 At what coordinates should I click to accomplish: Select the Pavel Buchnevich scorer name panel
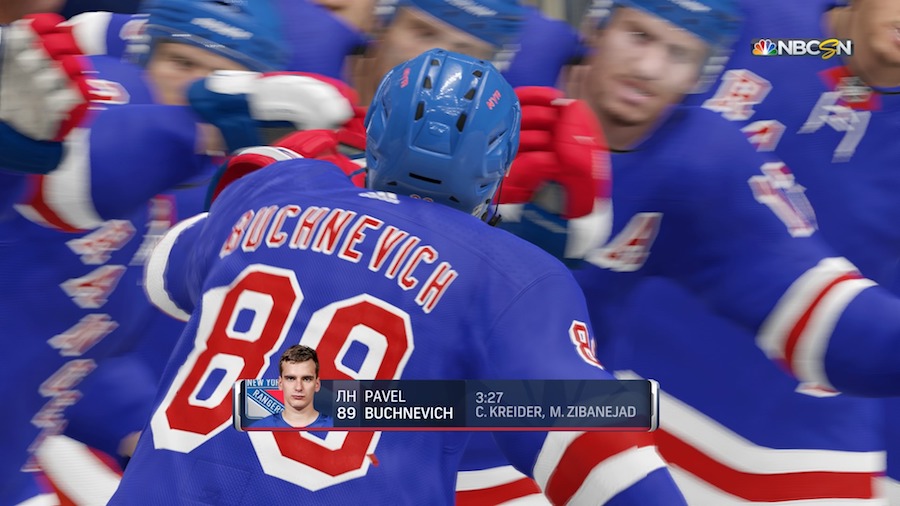[398, 405]
